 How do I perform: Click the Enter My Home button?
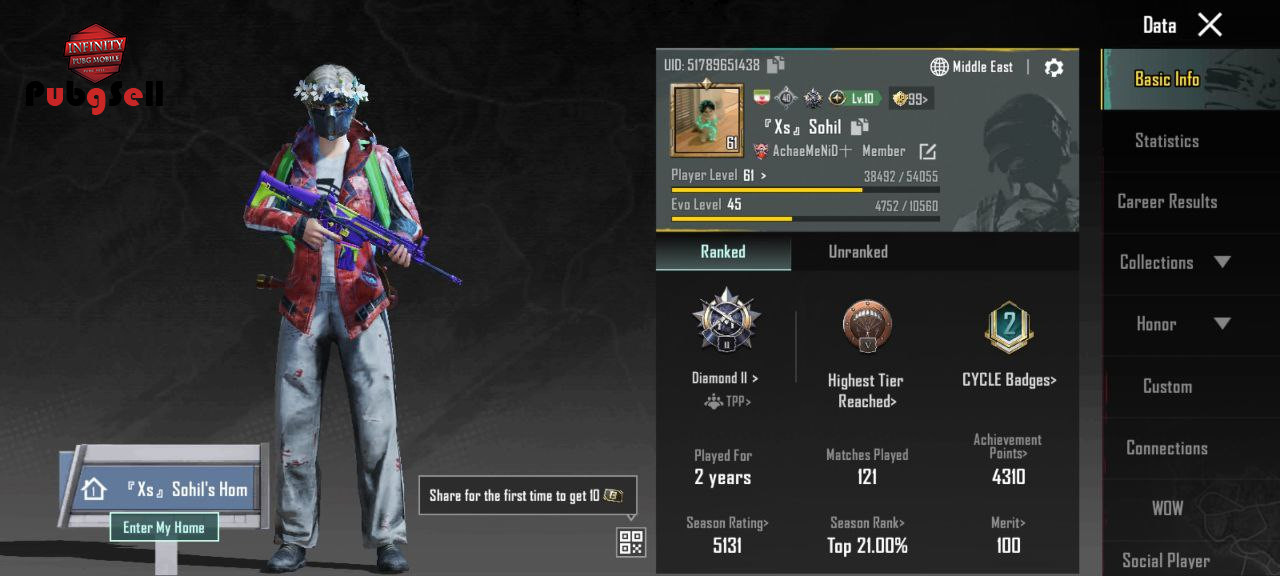coord(164,527)
